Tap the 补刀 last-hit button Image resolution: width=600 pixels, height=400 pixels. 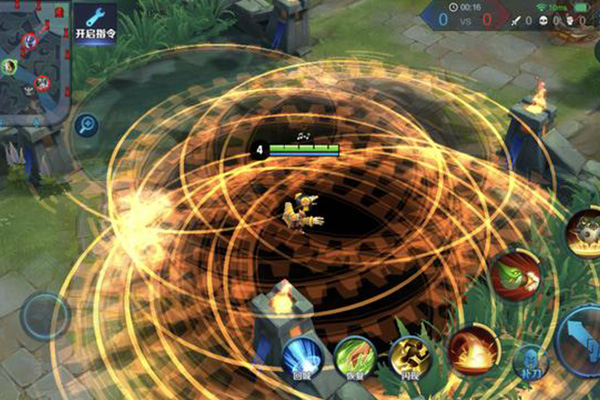pos(530,363)
